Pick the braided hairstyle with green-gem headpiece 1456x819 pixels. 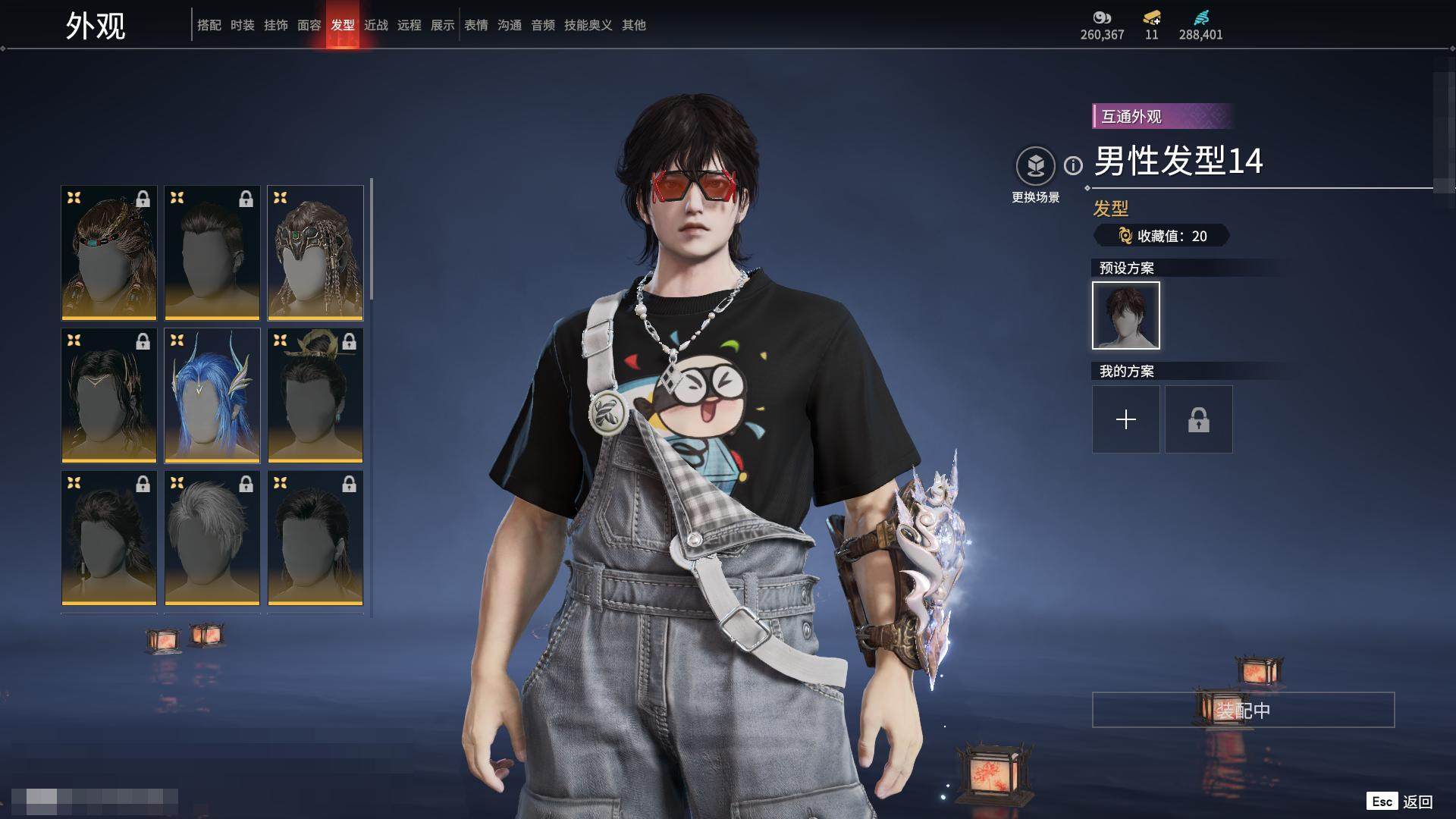315,253
